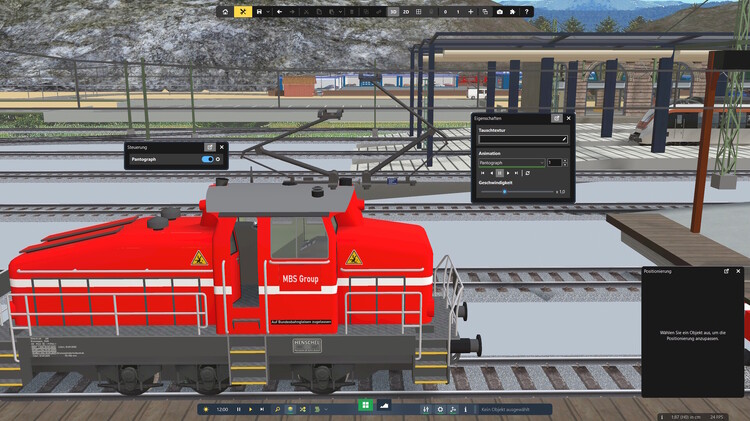Open help via the question mark icon
This screenshot has width=750, height=421.
[x=526, y=12]
